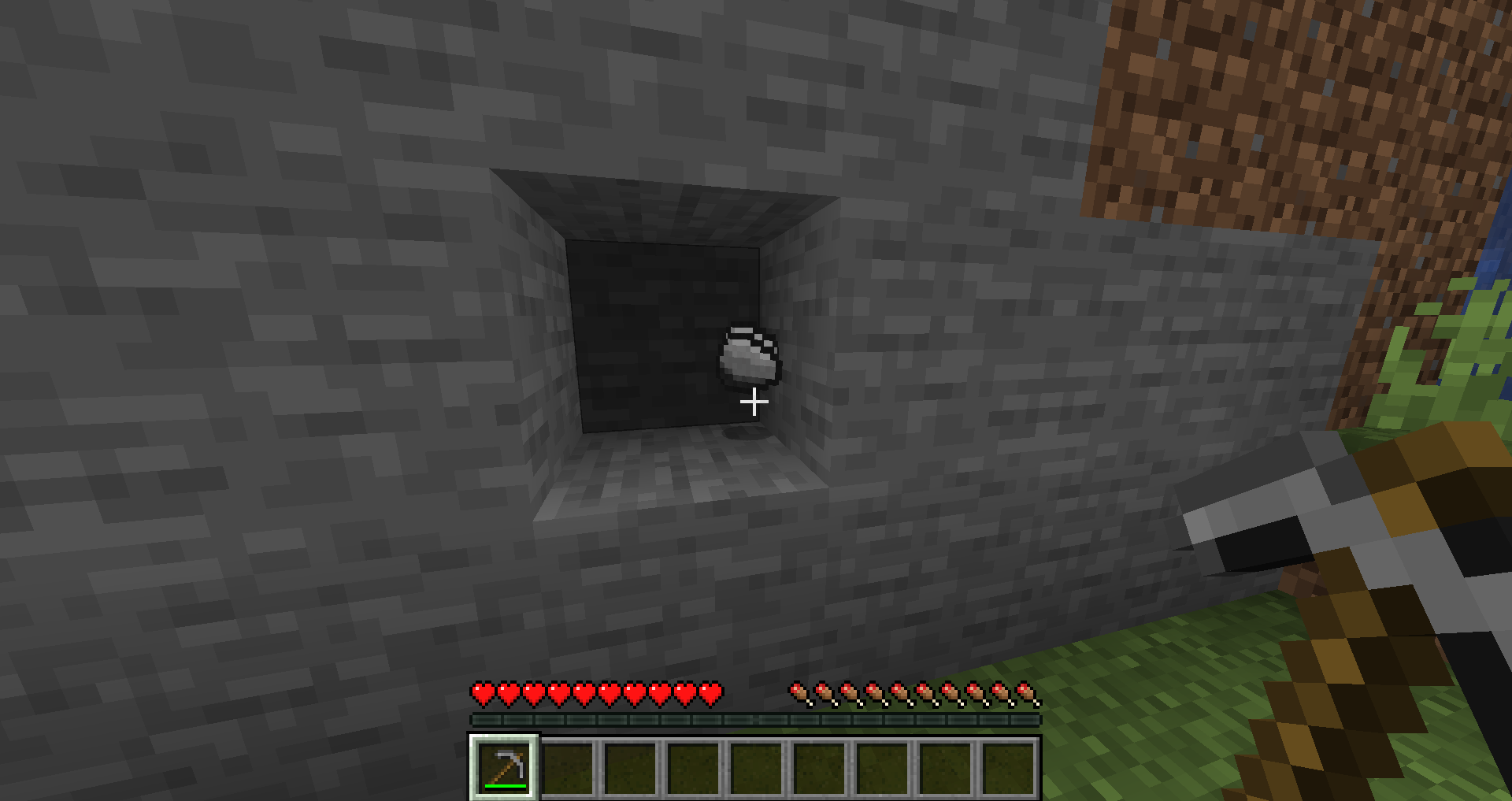Viewport: 1512px width, 801px height.
Task: Select the pickaxe in the first hotbar slot
Action: coord(504,766)
